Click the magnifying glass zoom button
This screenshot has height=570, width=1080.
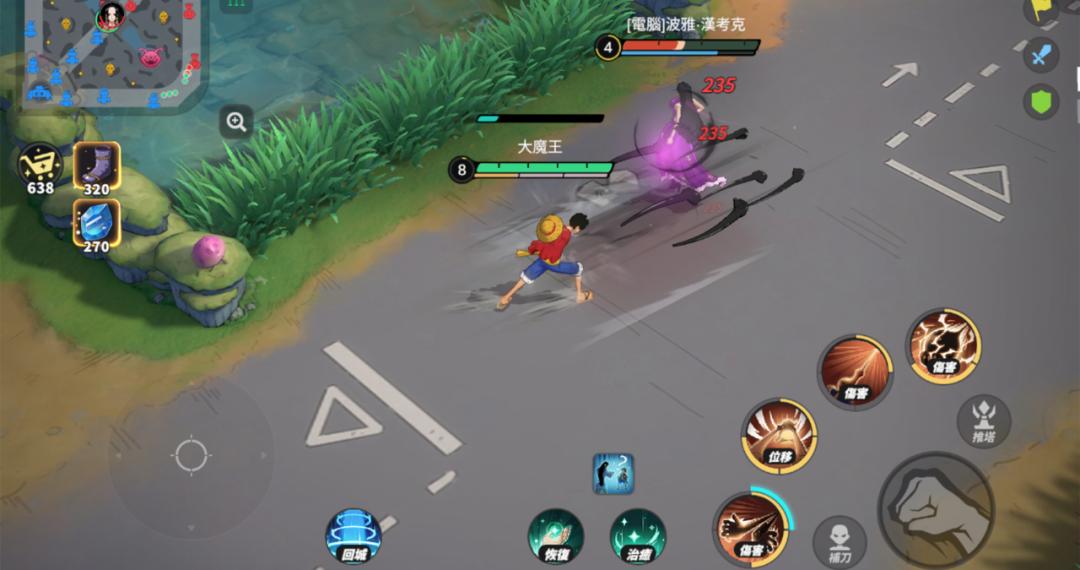point(236,122)
